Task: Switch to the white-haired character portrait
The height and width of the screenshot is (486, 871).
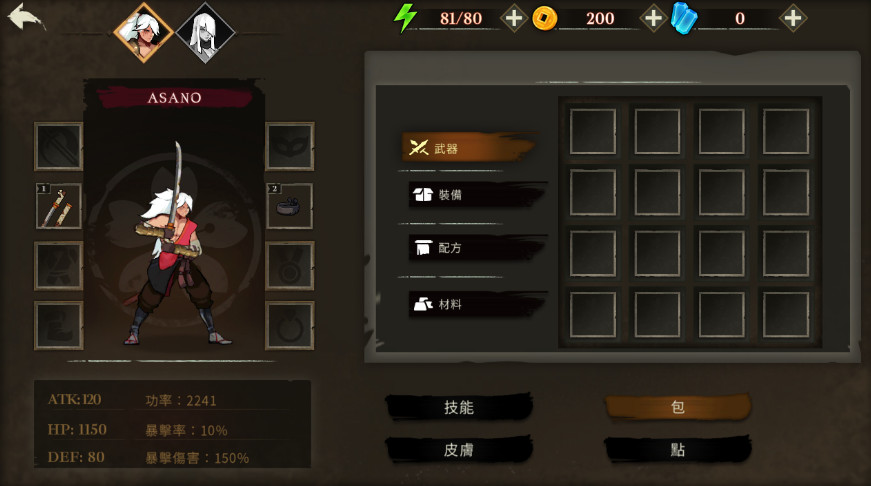Action: [205, 32]
